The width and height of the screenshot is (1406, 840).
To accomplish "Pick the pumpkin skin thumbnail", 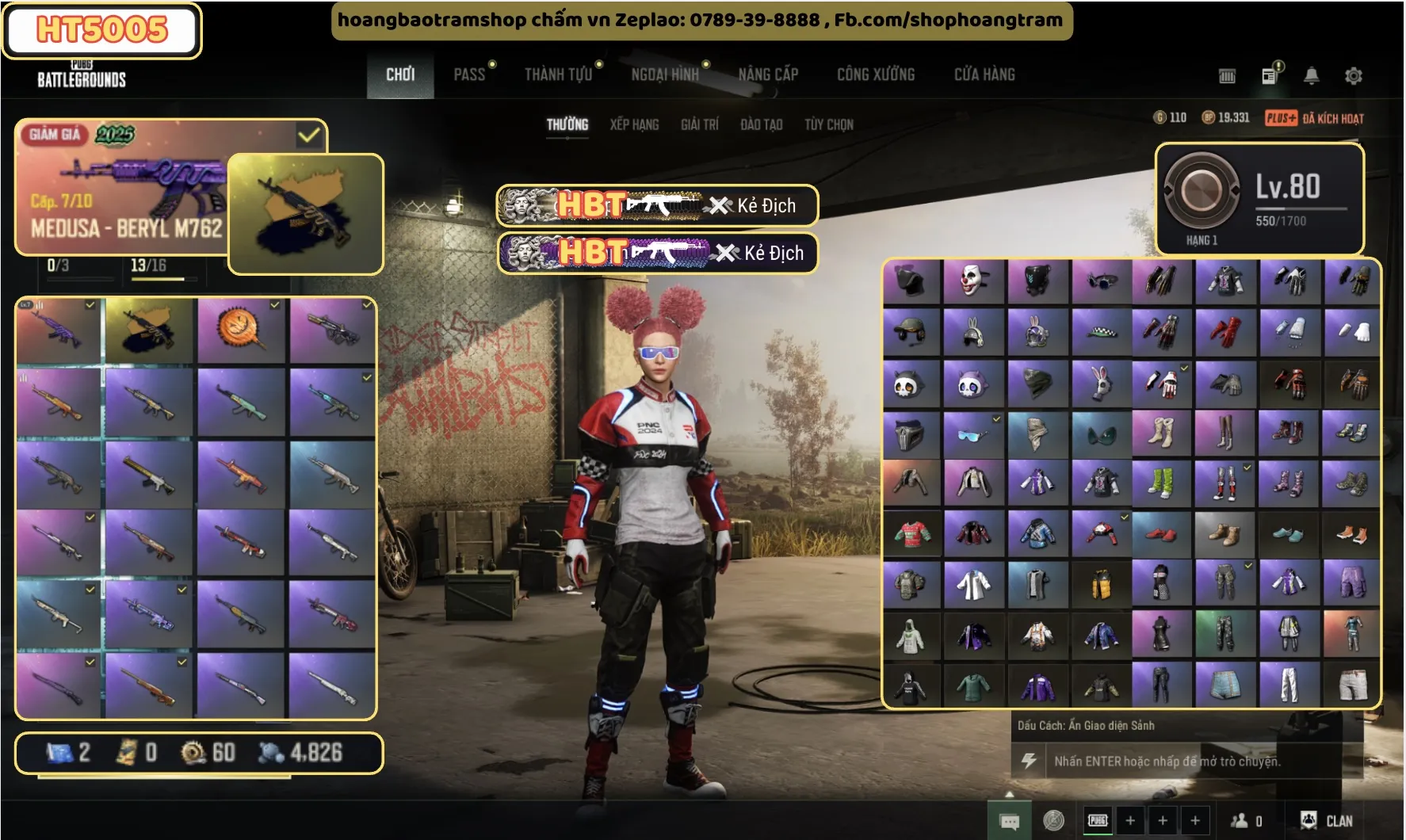I will click(240, 328).
